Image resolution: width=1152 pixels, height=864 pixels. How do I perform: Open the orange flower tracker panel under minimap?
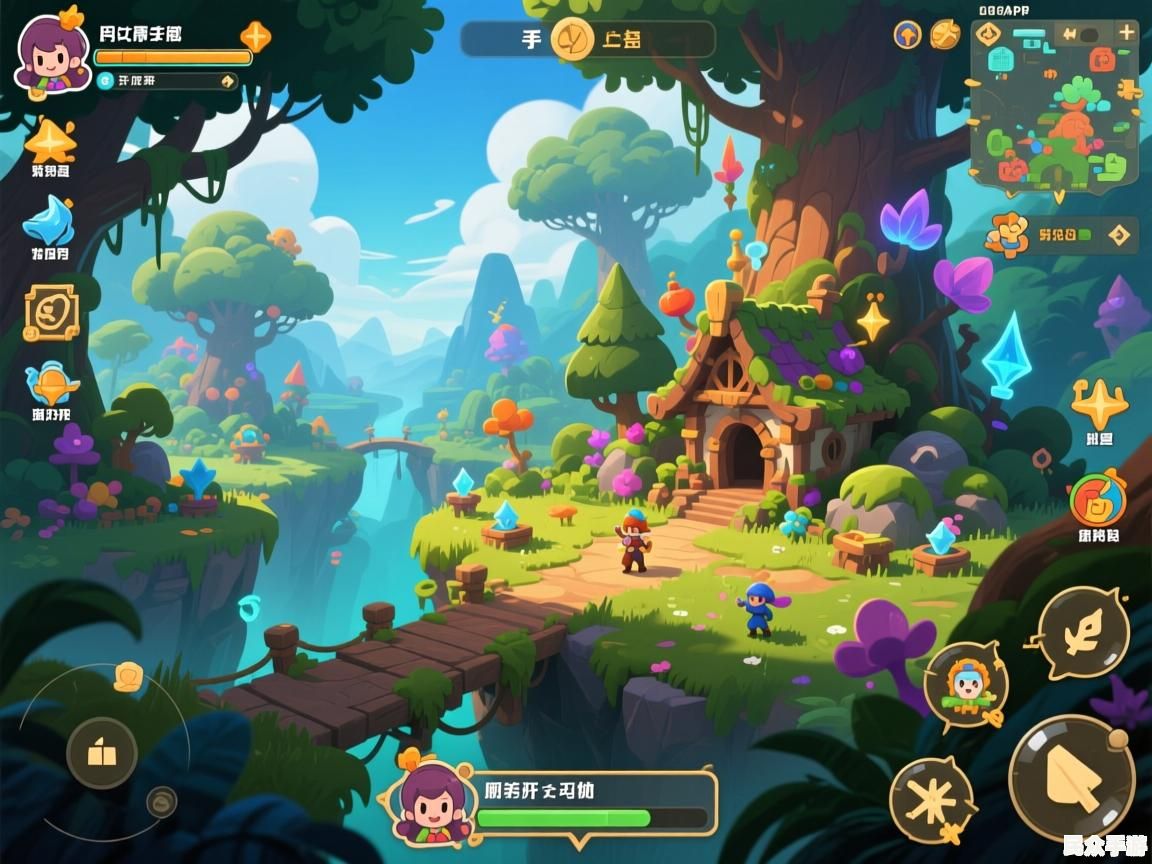coord(1060,236)
